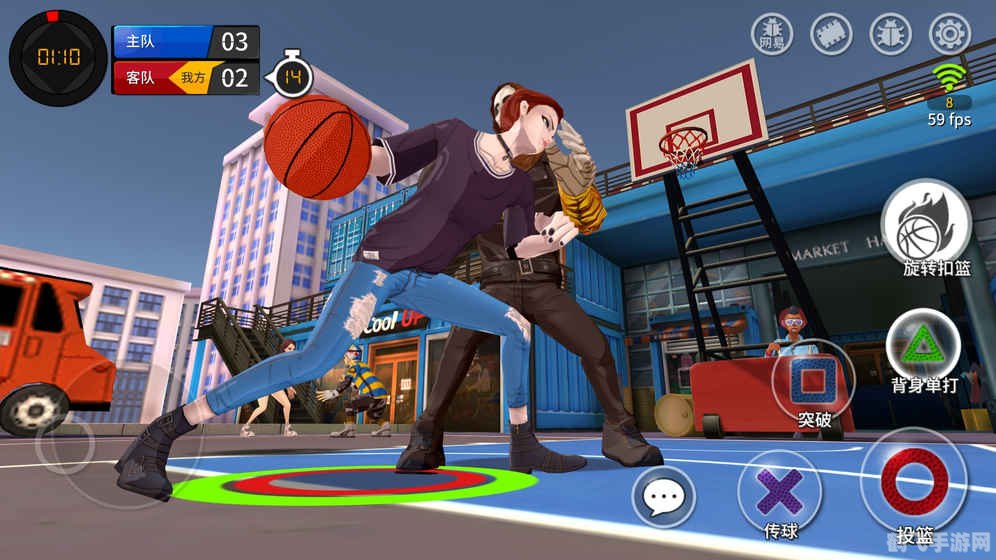Tap the 网易 bug icon
This screenshot has width=996, height=560.
click(x=772, y=35)
